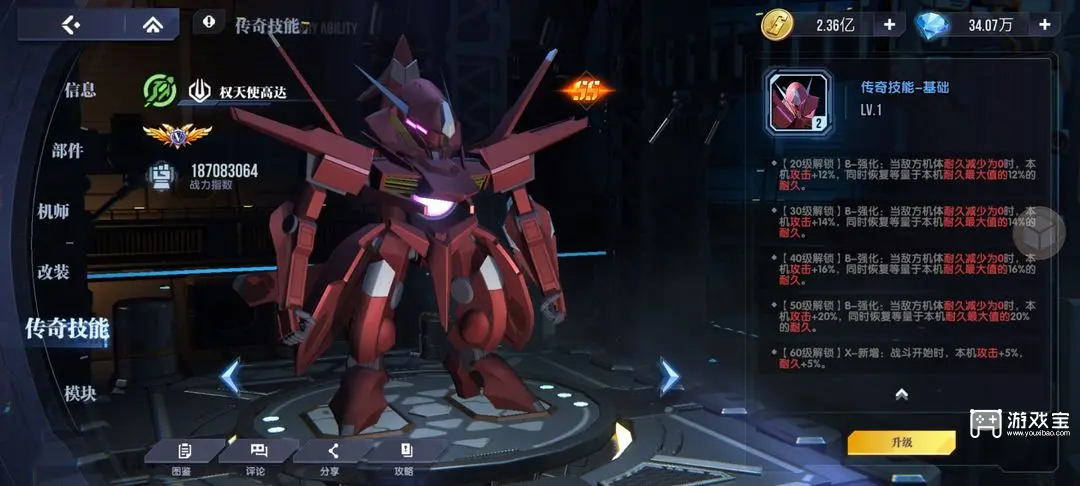Open the info exclamation icon

pyautogui.click(x=208, y=21)
